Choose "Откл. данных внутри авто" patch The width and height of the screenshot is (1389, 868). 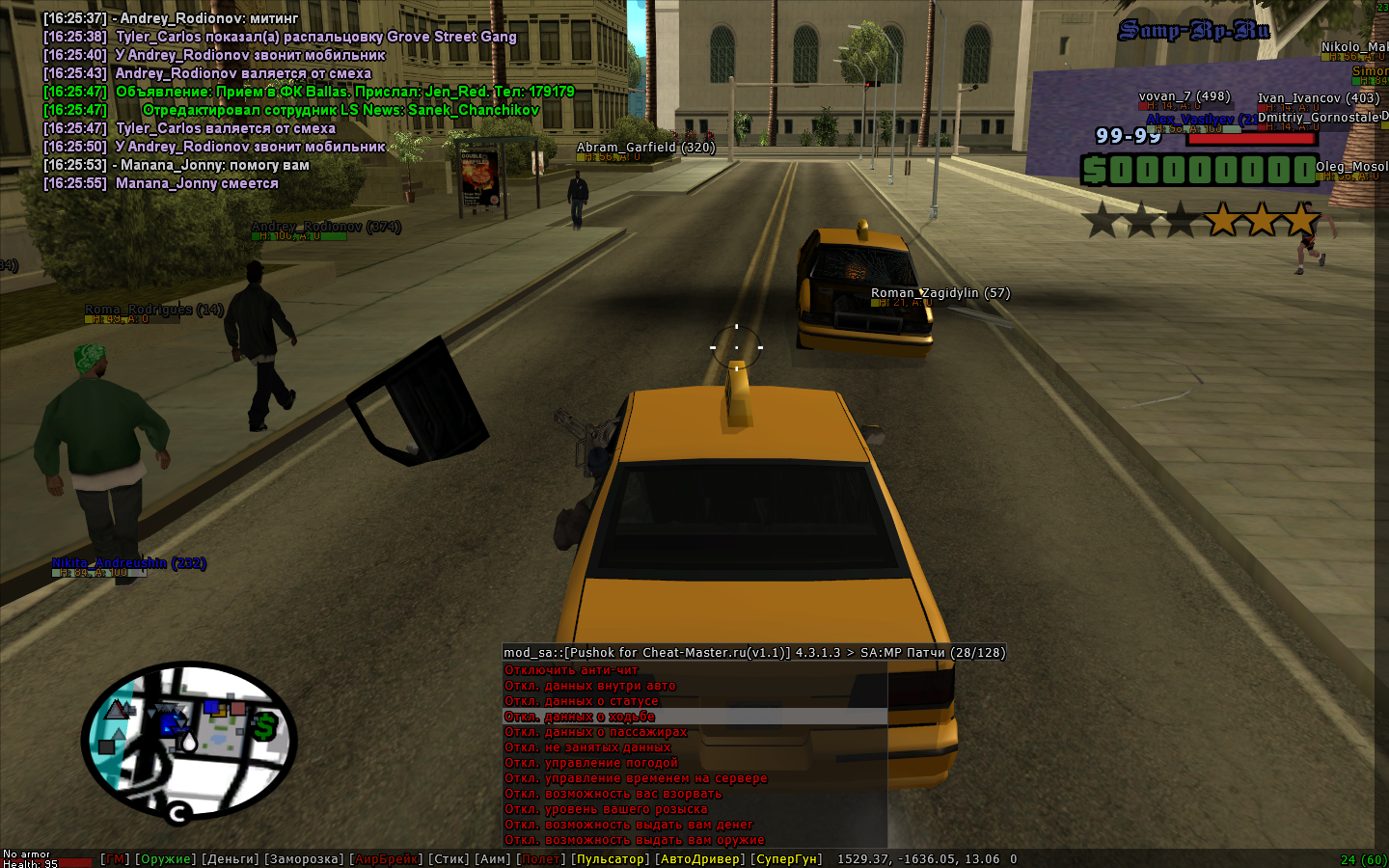click(590, 686)
